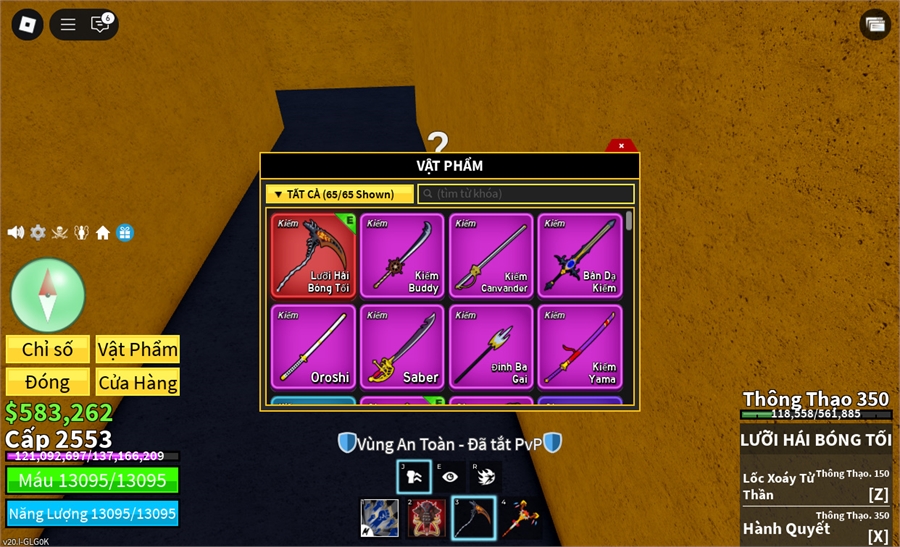Viewport: 900px width, 547px height.
Task: Choose the Saber sword
Action: [x=402, y=346]
